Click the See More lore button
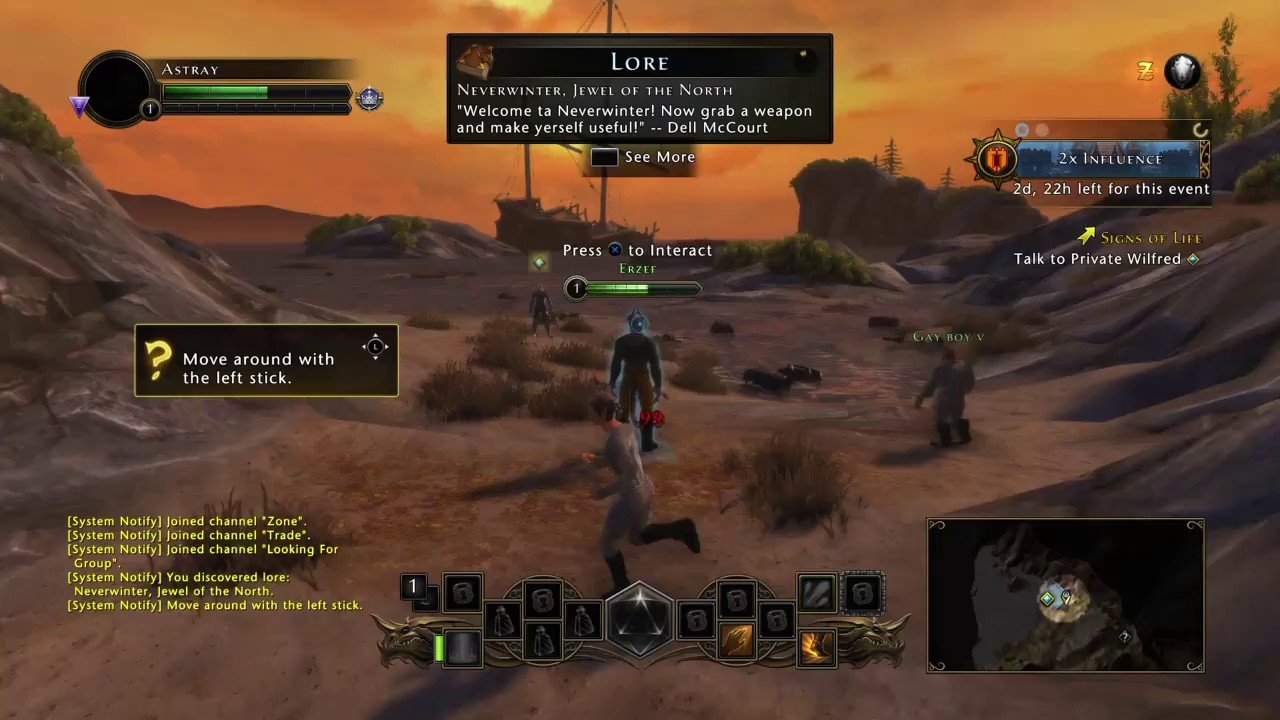The image size is (1280, 720). click(643, 157)
